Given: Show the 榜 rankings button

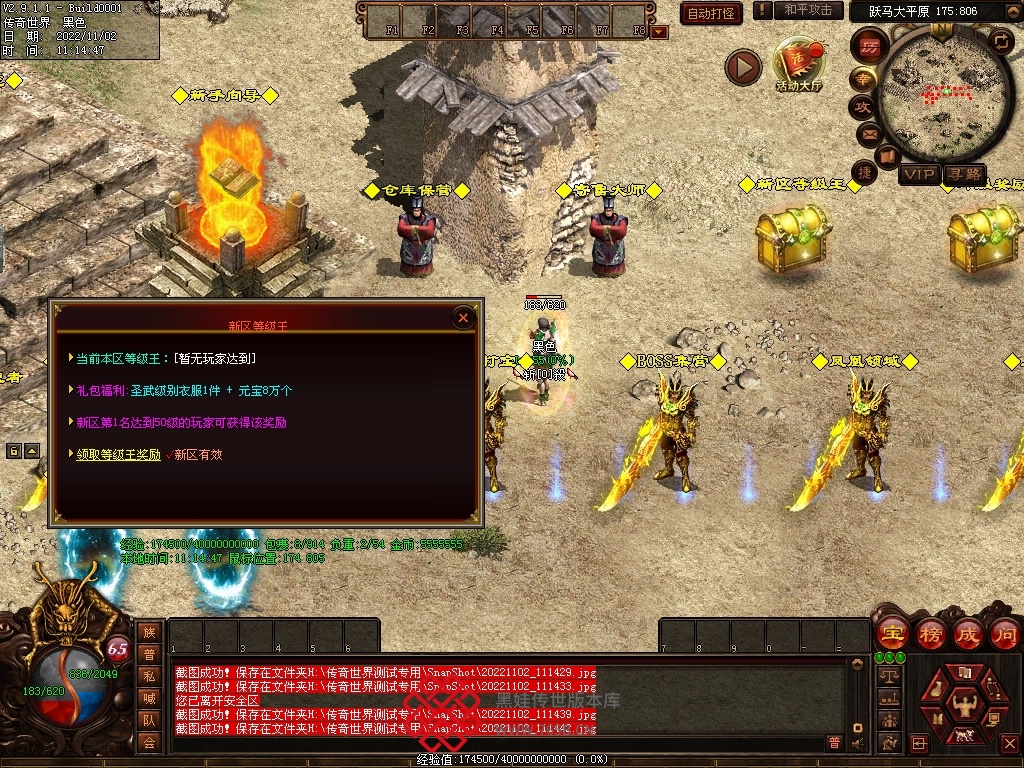Looking at the screenshot, I should pyautogui.click(x=930, y=633).
